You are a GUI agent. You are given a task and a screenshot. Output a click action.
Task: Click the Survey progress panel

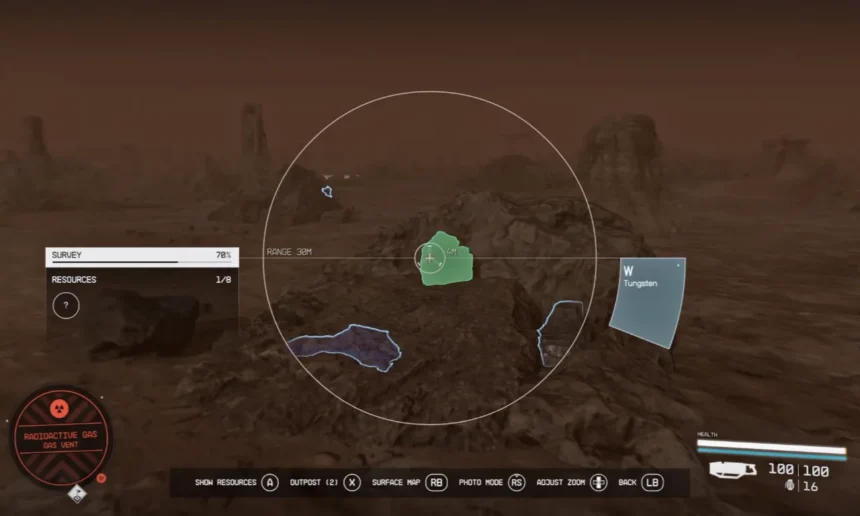[141, 256]
